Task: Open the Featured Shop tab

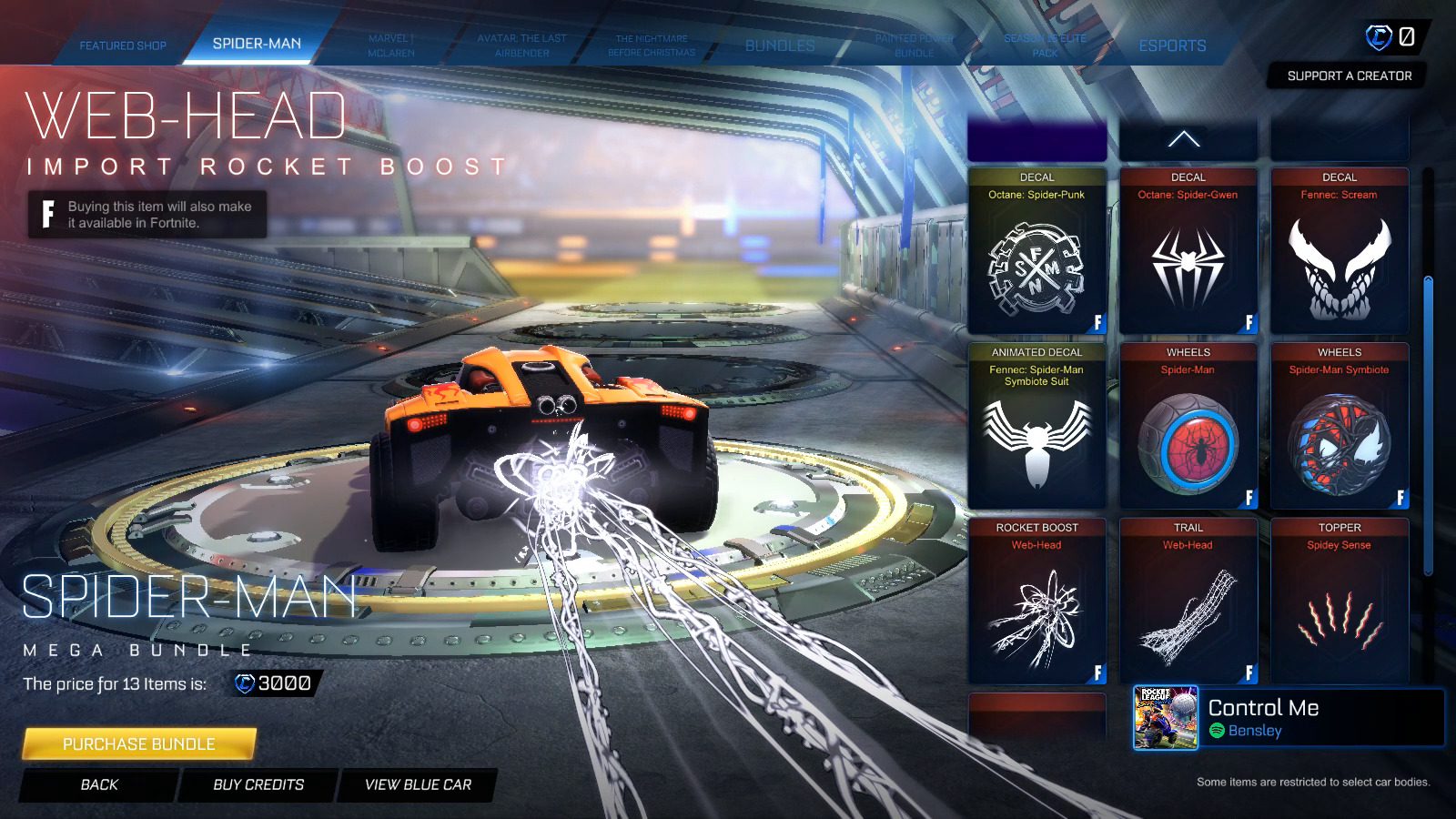Action: tap(123, 45)
